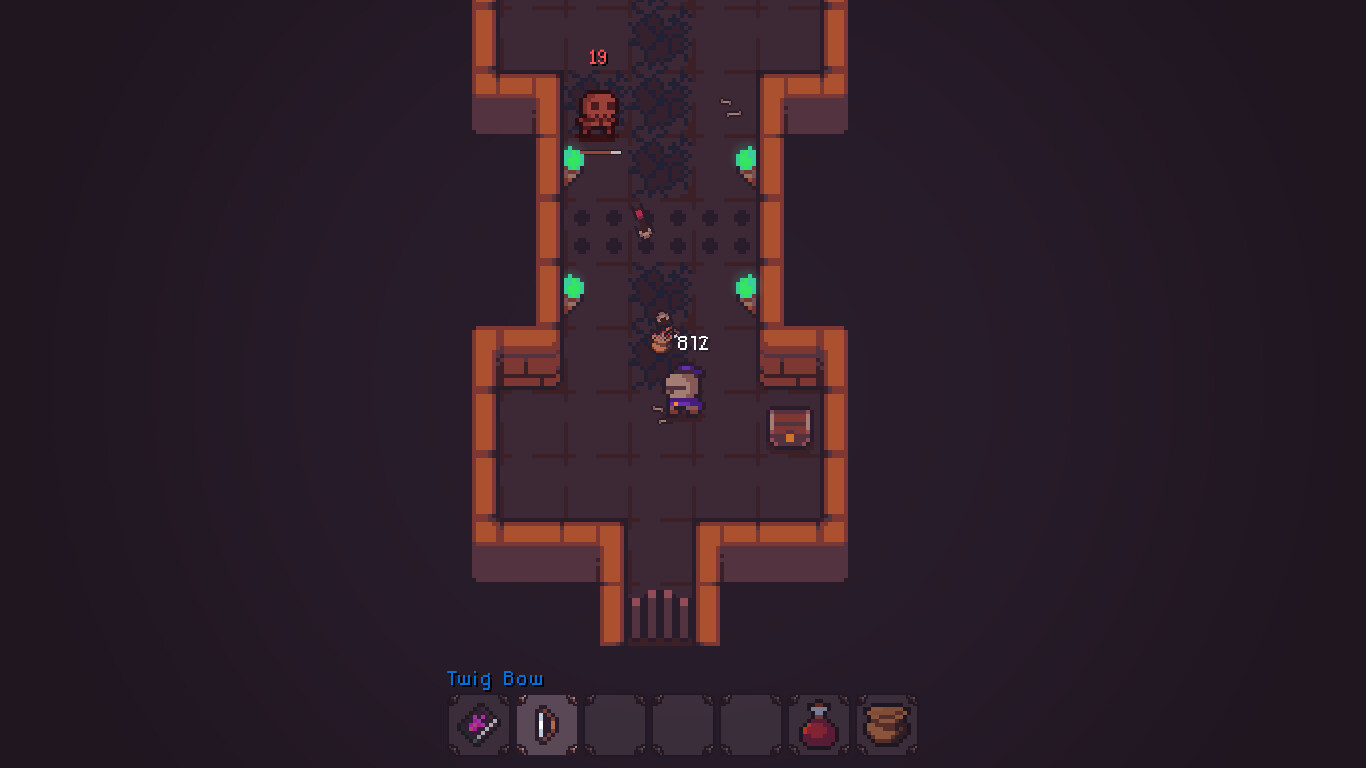Click the green torch on the upper-left wall

click(x=574, y=158)
